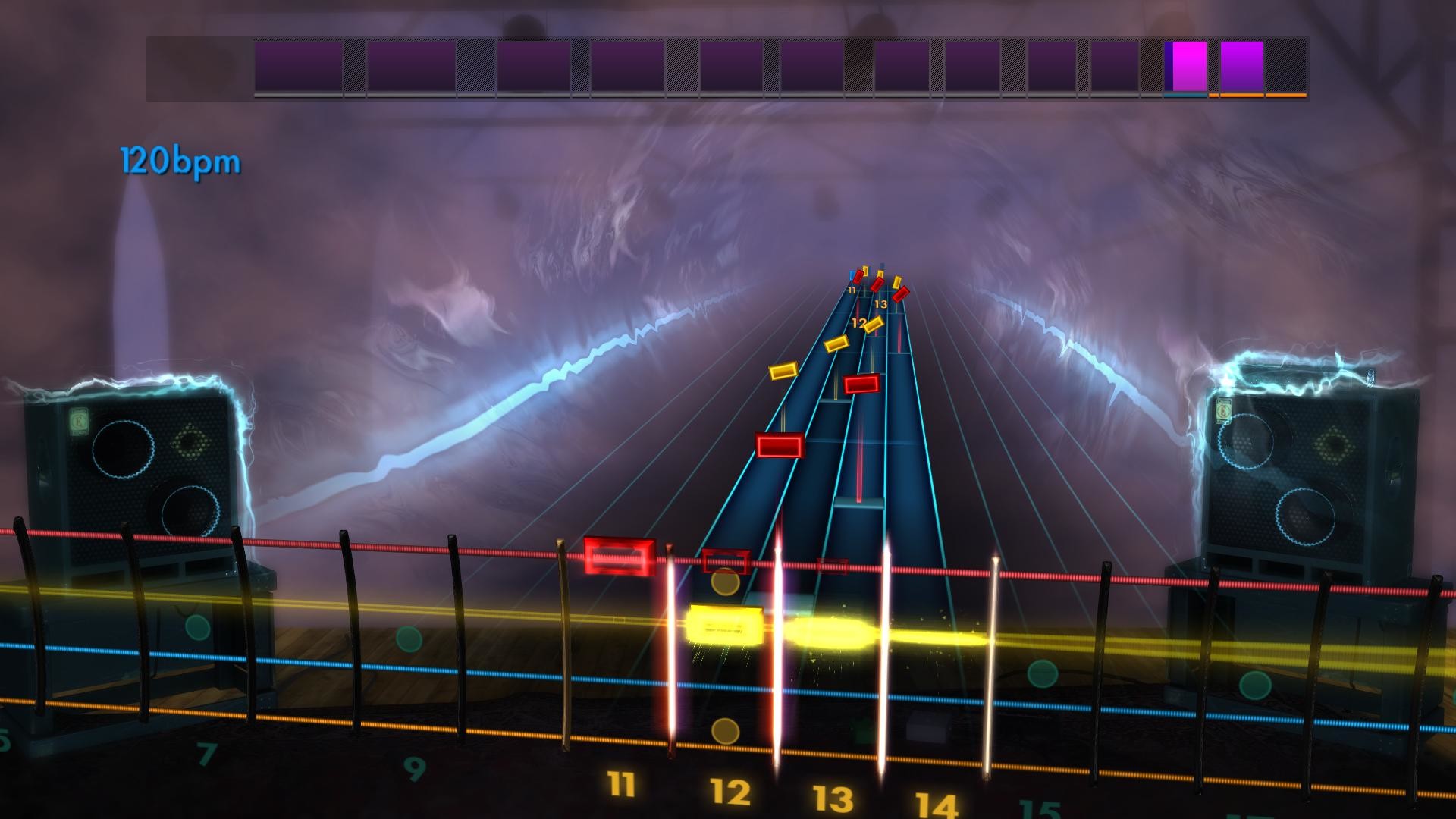Select the topmost red note at the horizon
Viewport: 1456px width, 819px height.
[858, 278]
